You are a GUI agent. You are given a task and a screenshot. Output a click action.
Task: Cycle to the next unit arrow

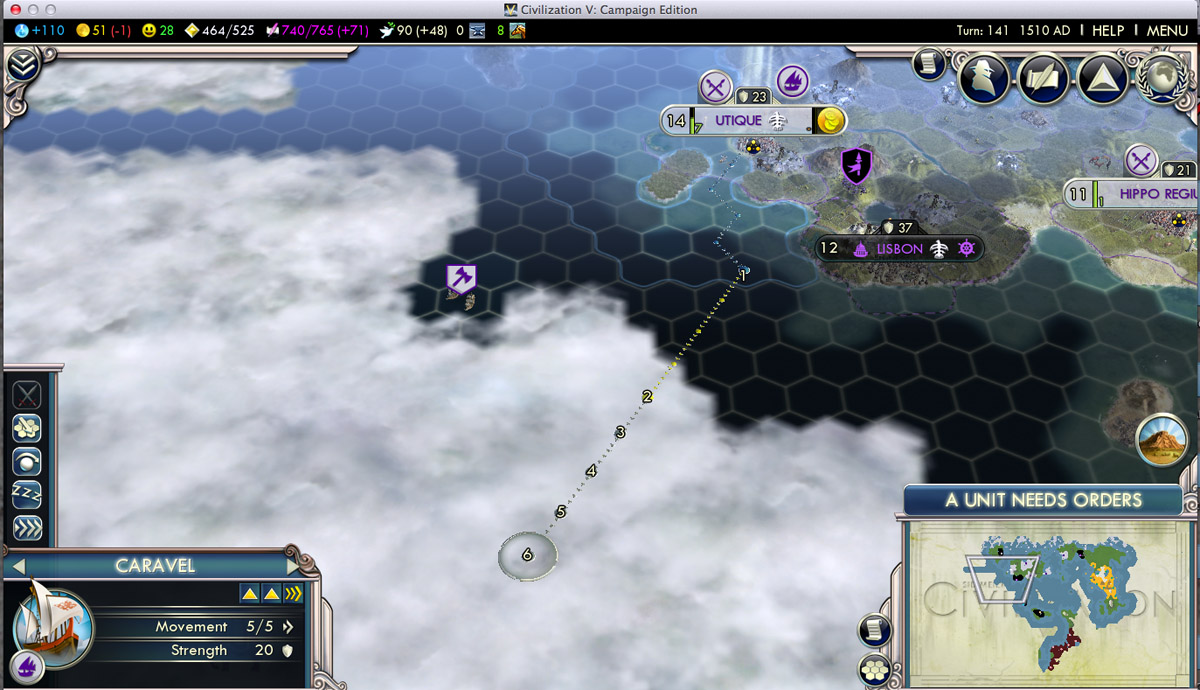[294, 566]
